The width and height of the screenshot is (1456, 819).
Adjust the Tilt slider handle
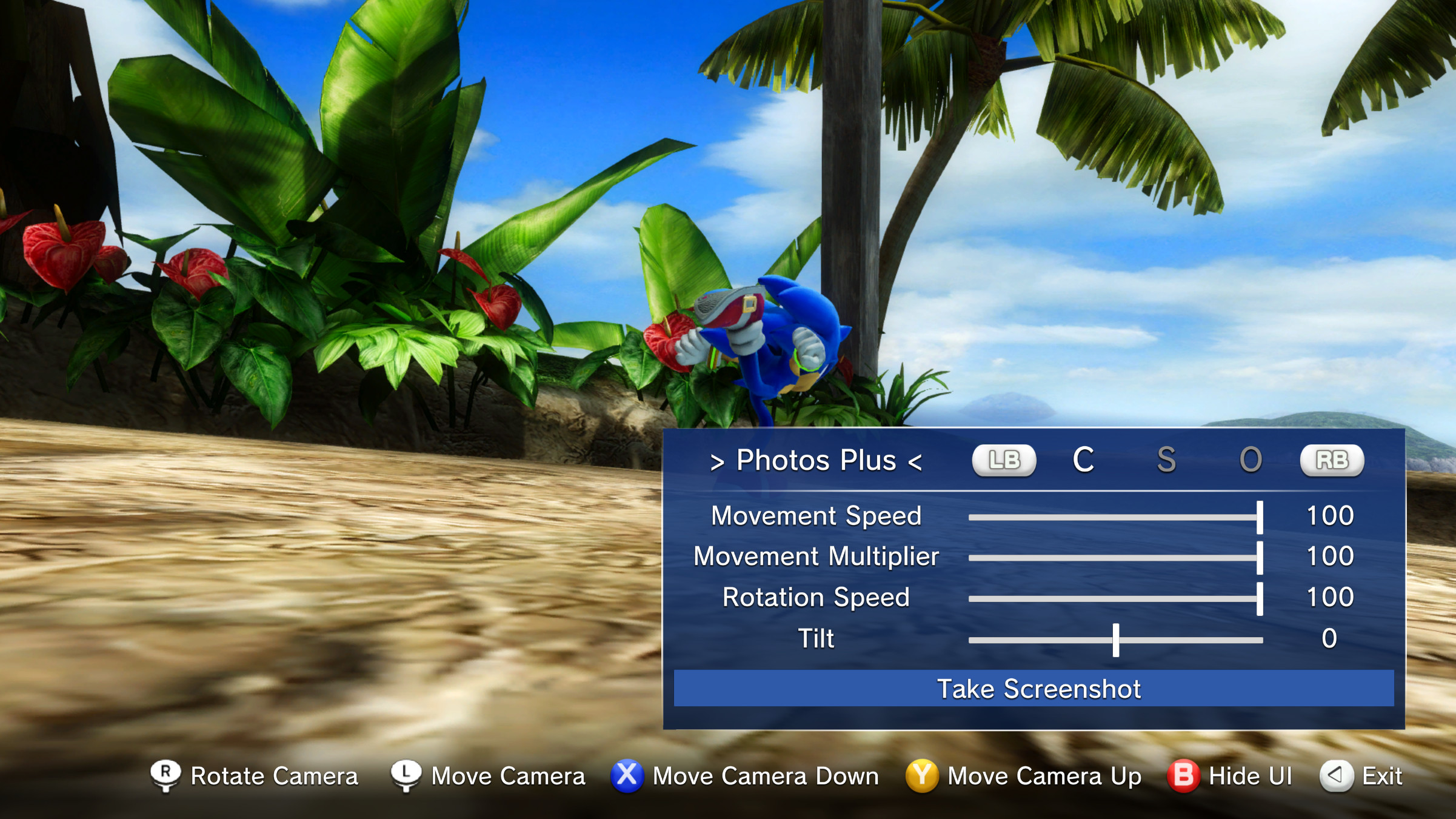click(x=1115, y=638)
